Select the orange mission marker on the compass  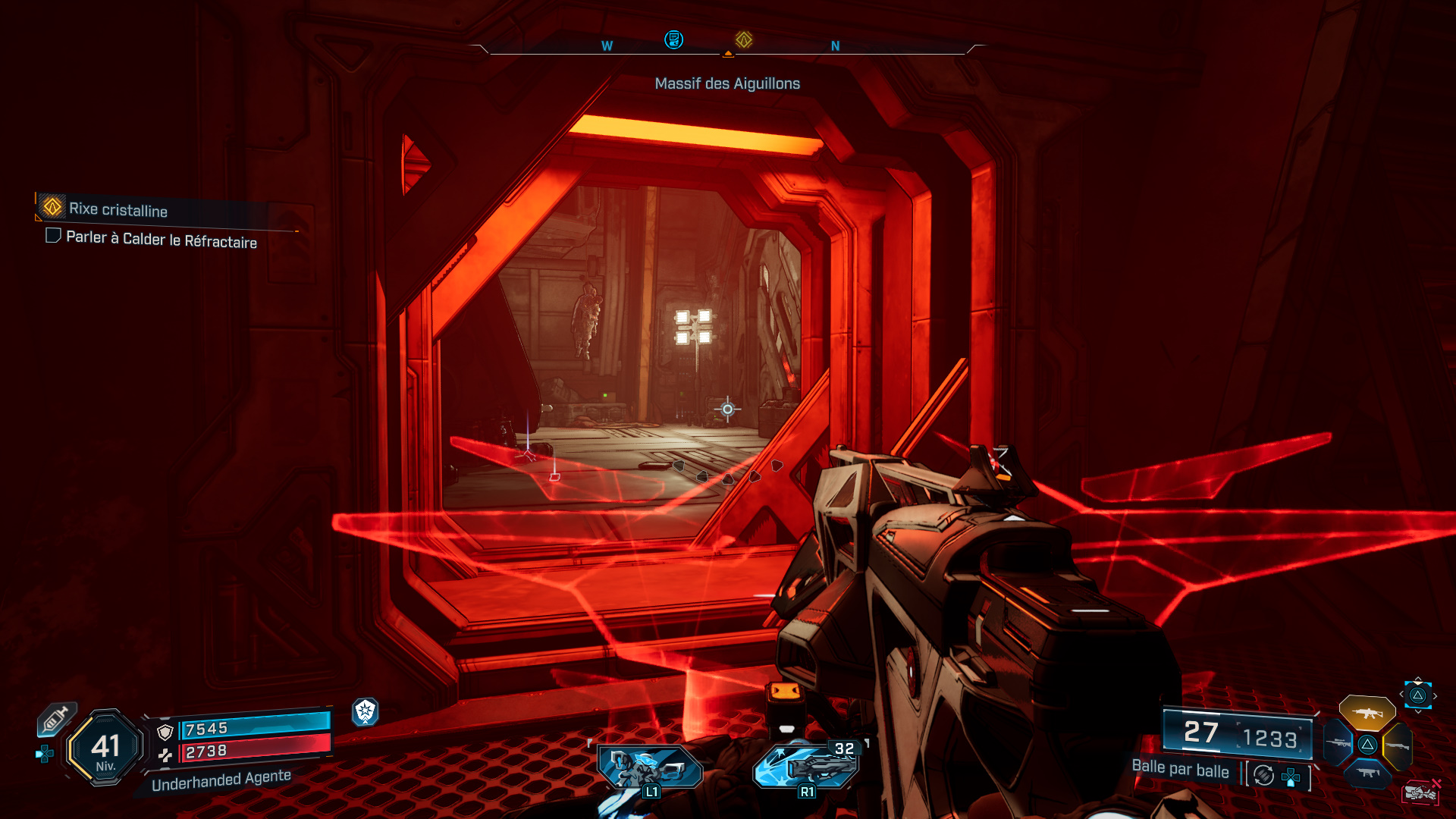click(x=743, y=39)
